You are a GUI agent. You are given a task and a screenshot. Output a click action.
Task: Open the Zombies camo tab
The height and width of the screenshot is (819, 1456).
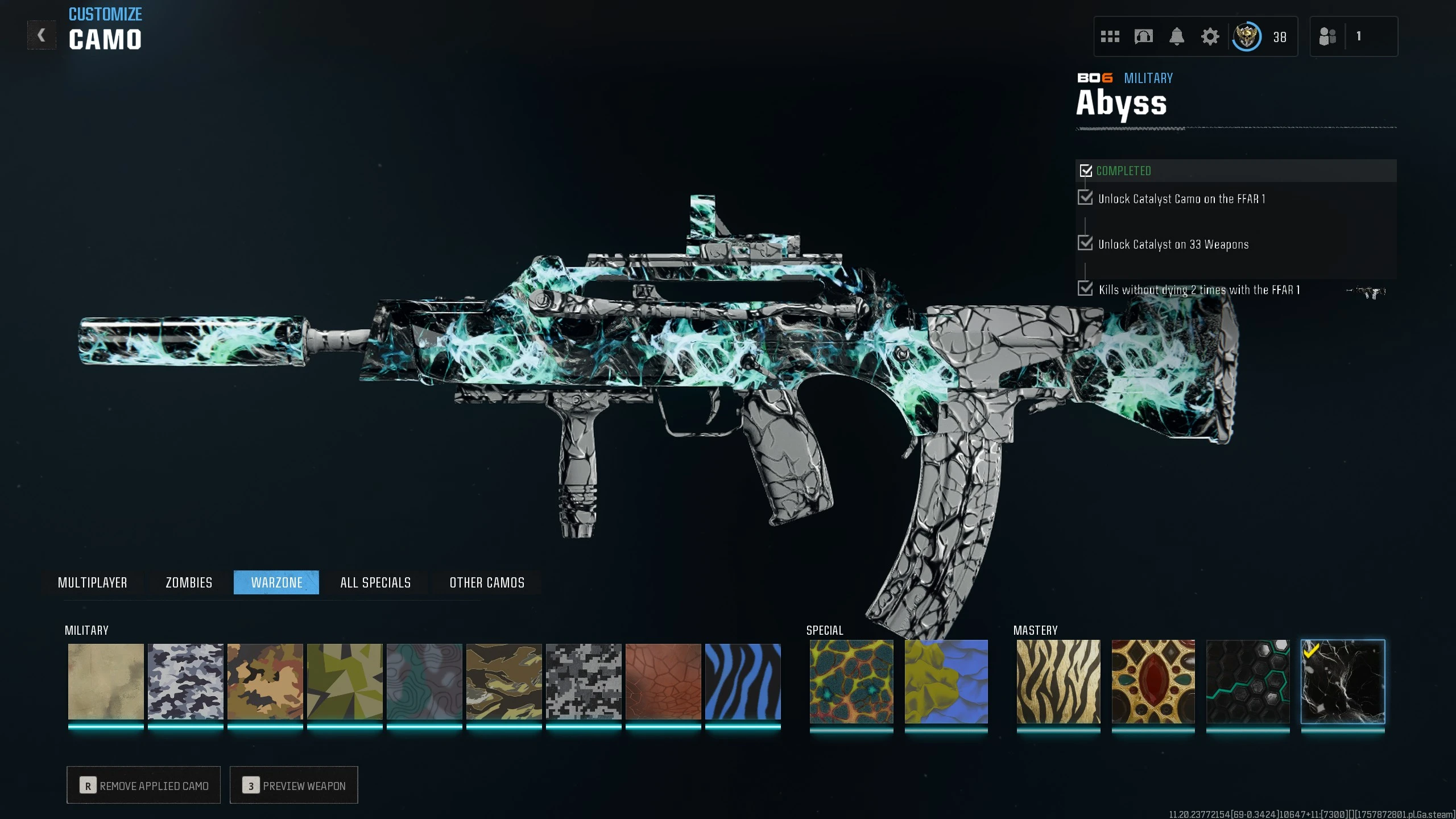(x=189, y=582)
